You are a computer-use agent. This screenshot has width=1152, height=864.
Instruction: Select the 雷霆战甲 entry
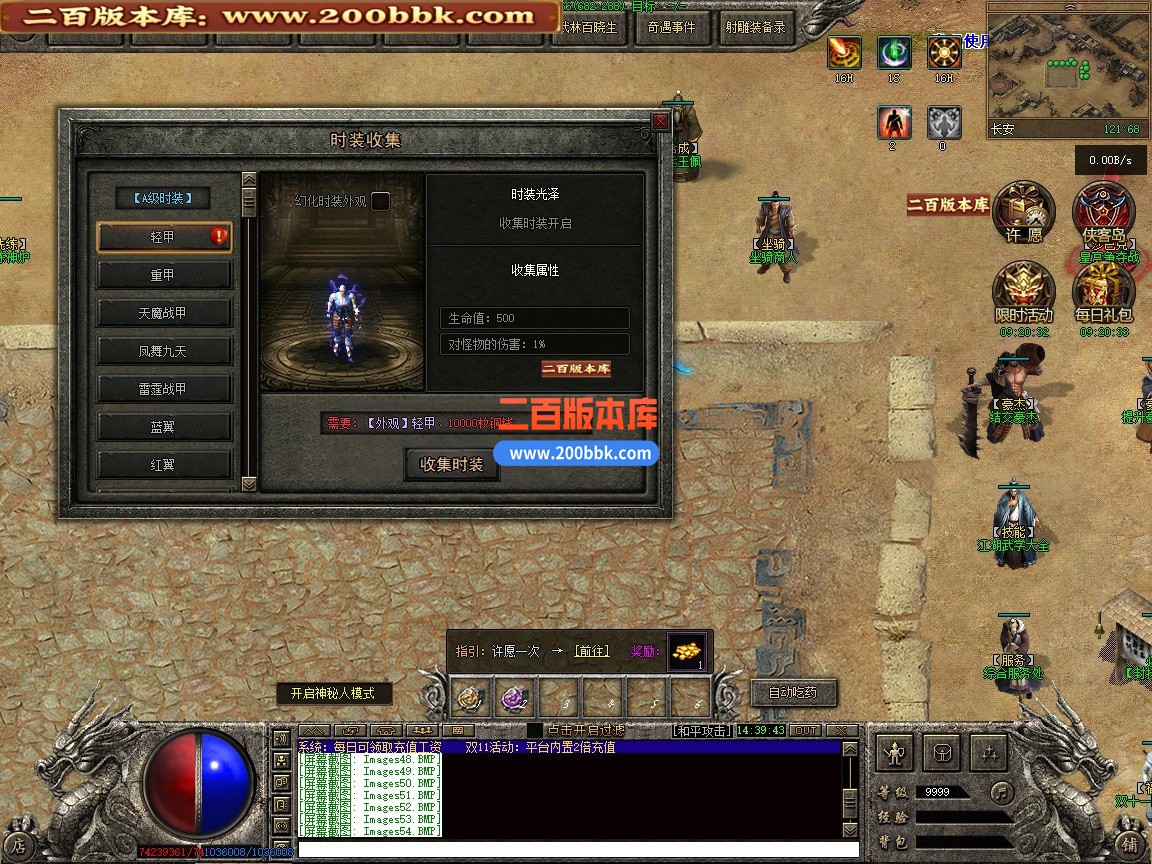point(164,389)
